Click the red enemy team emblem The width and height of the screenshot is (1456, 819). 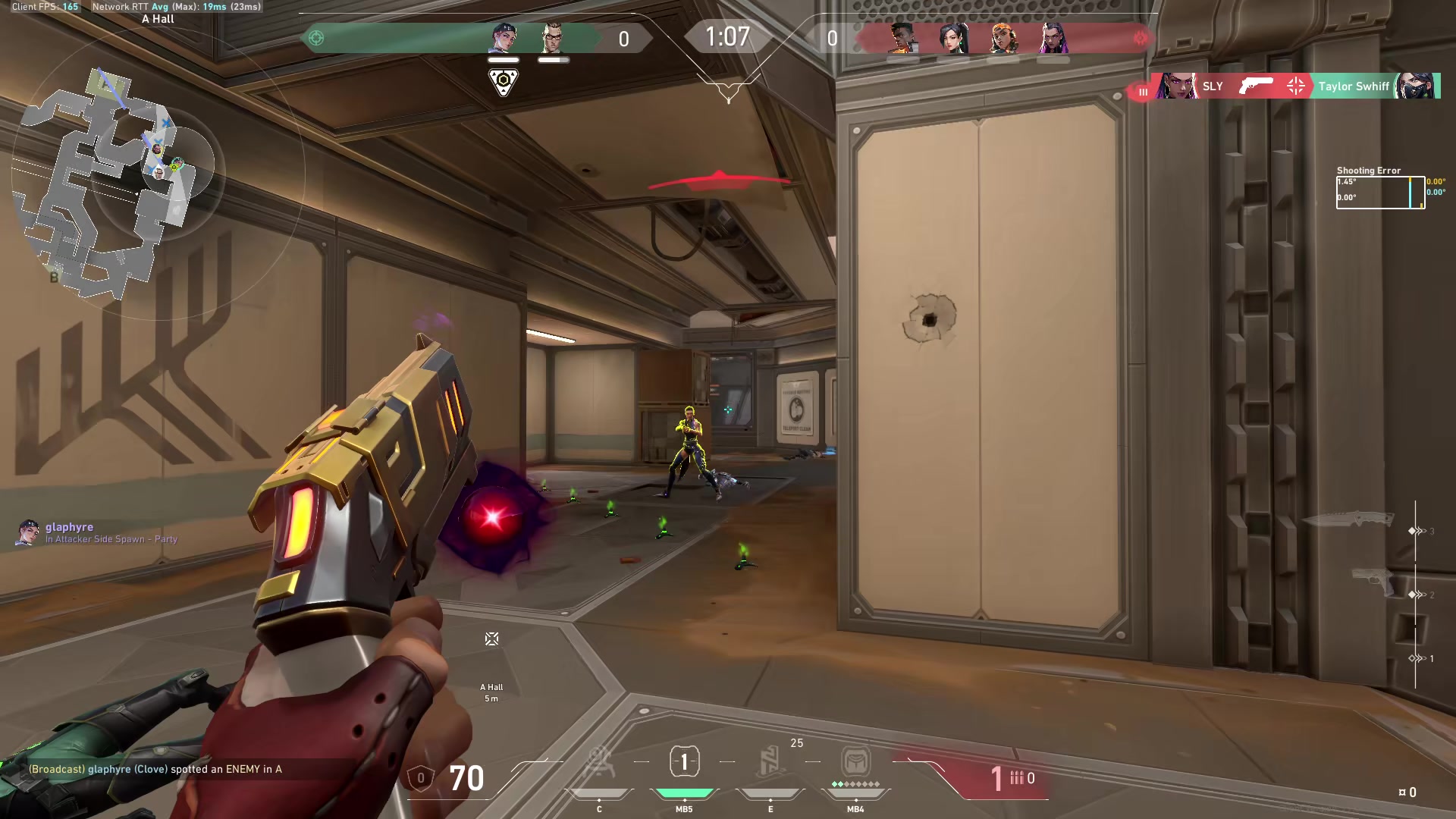pos(1141,38)
